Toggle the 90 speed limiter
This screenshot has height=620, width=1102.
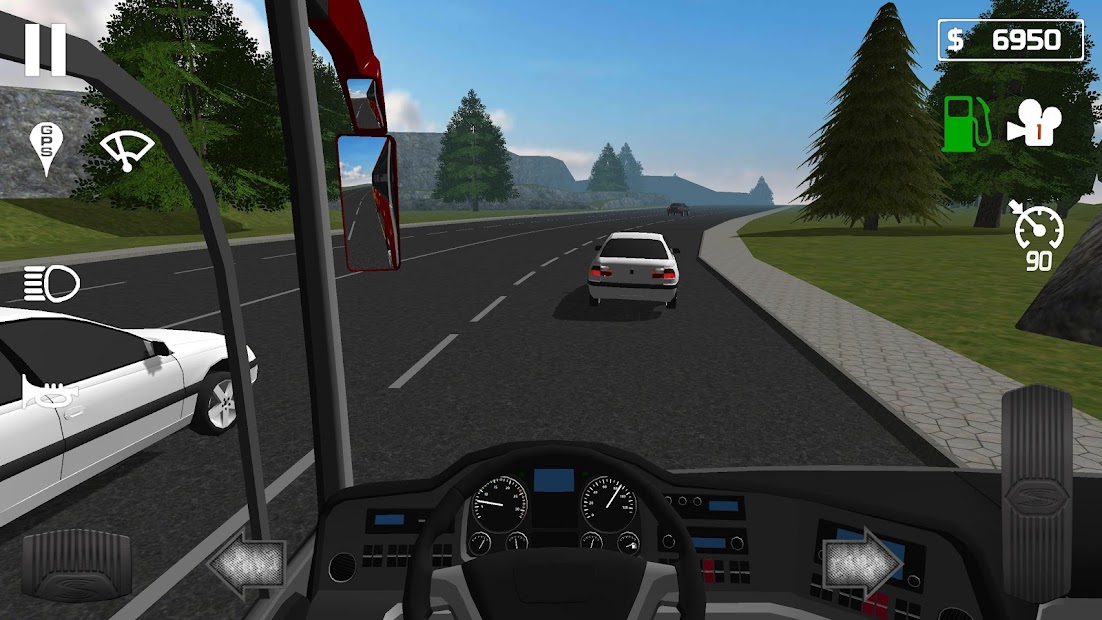1038,237
